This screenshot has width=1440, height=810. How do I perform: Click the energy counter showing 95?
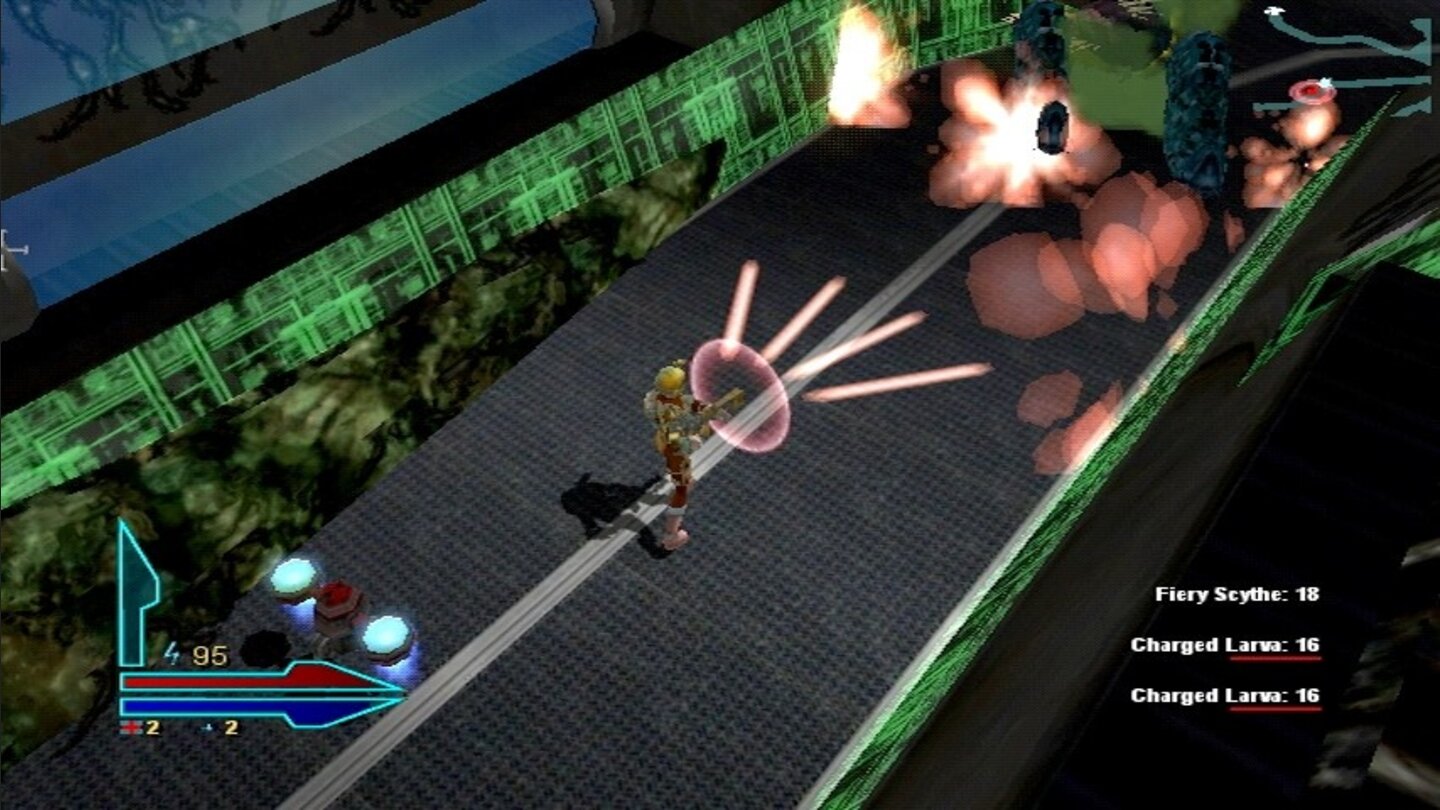click(x=211, y=653)
